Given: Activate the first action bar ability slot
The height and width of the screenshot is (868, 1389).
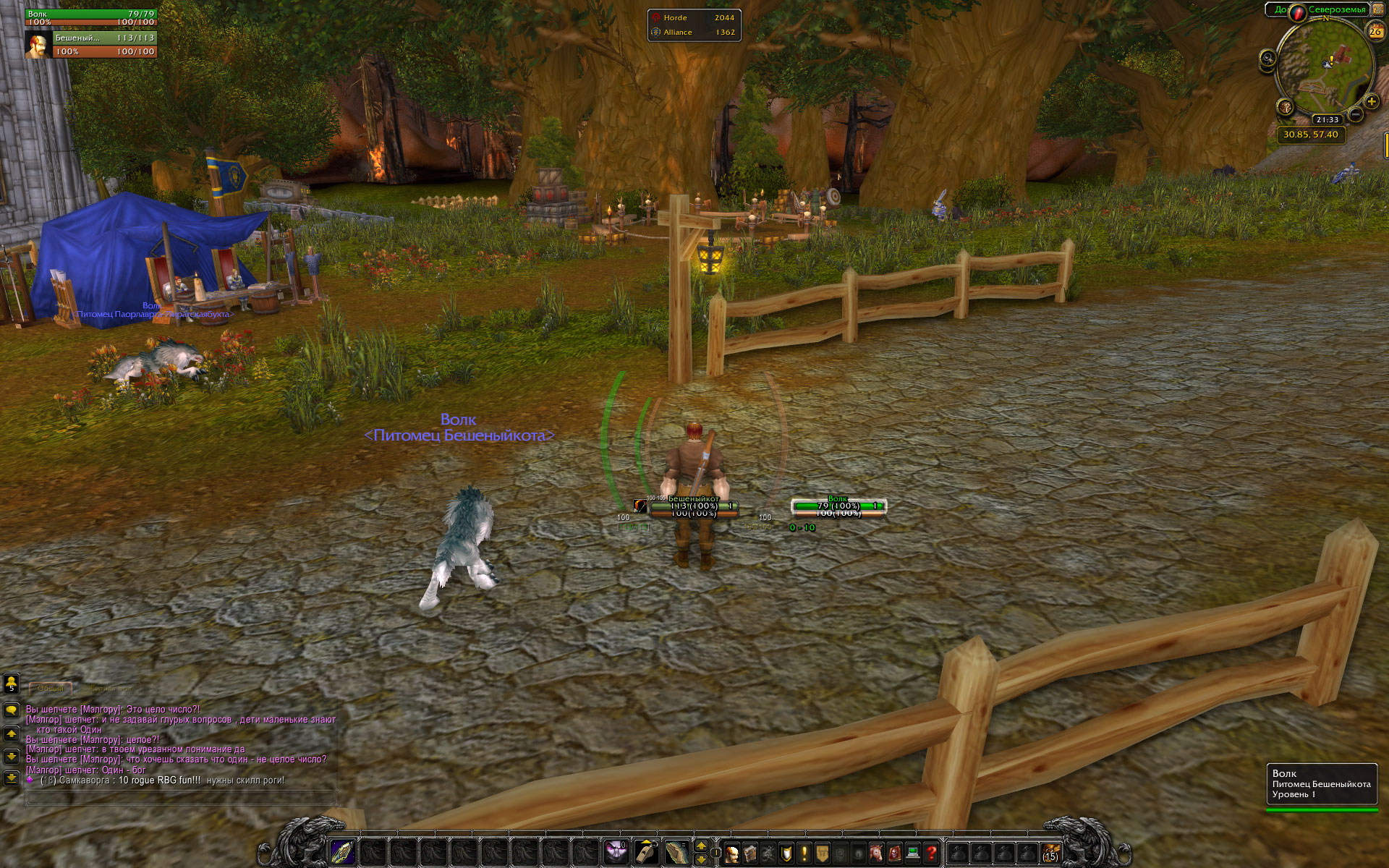Looking at the screenshot, I should point(342,852).
